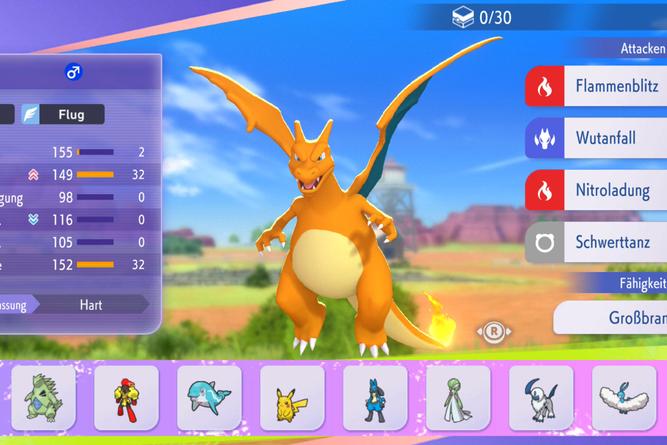Select the Lucario slot

click(x=375, y=398)
